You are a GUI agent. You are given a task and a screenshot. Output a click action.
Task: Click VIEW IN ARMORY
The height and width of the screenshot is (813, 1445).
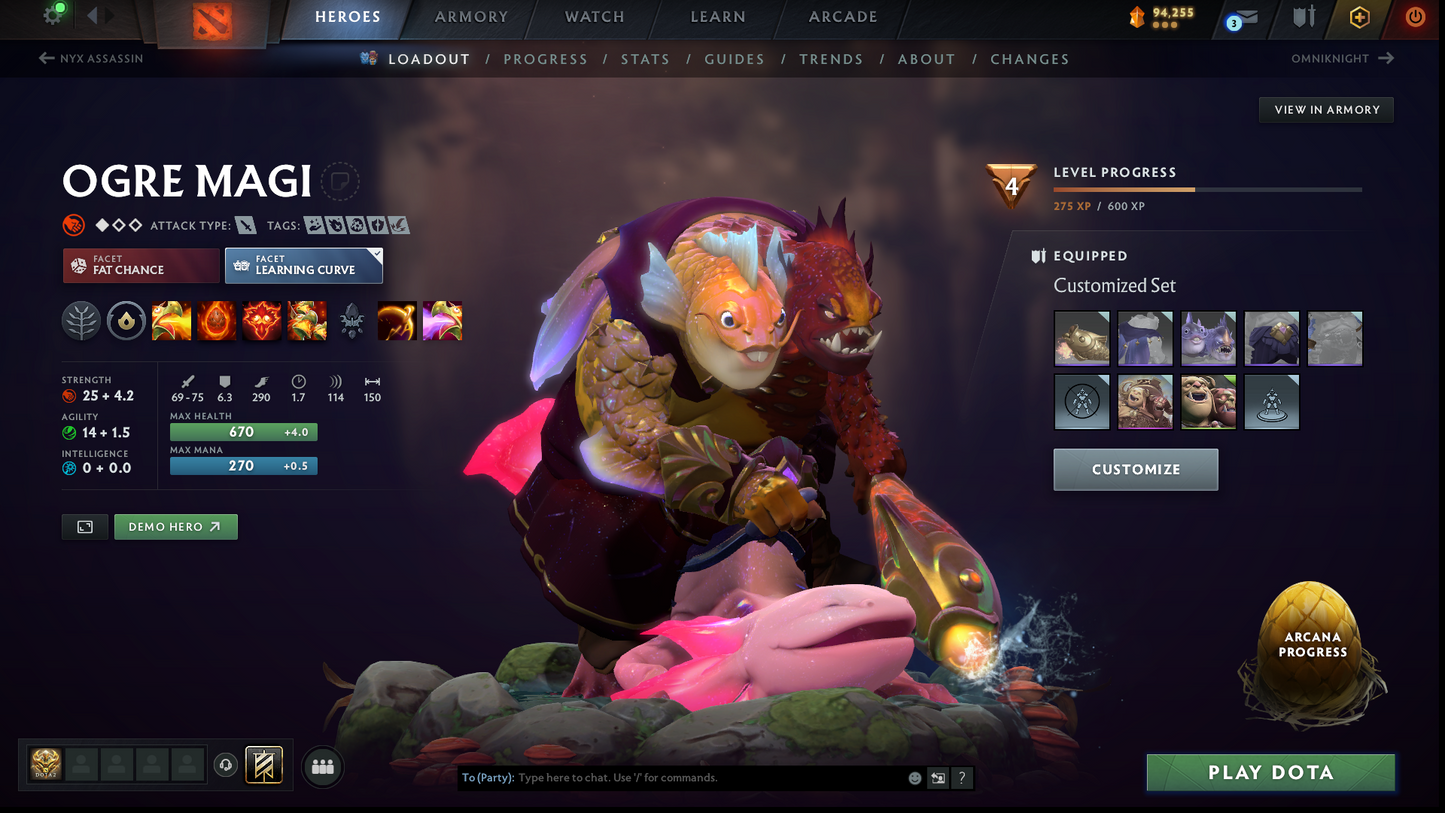[1326, 110]
